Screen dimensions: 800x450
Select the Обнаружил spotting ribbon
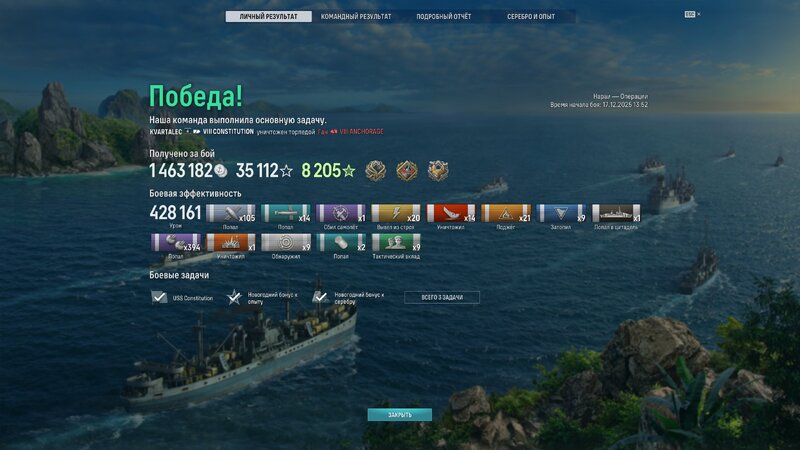point(286,243)
